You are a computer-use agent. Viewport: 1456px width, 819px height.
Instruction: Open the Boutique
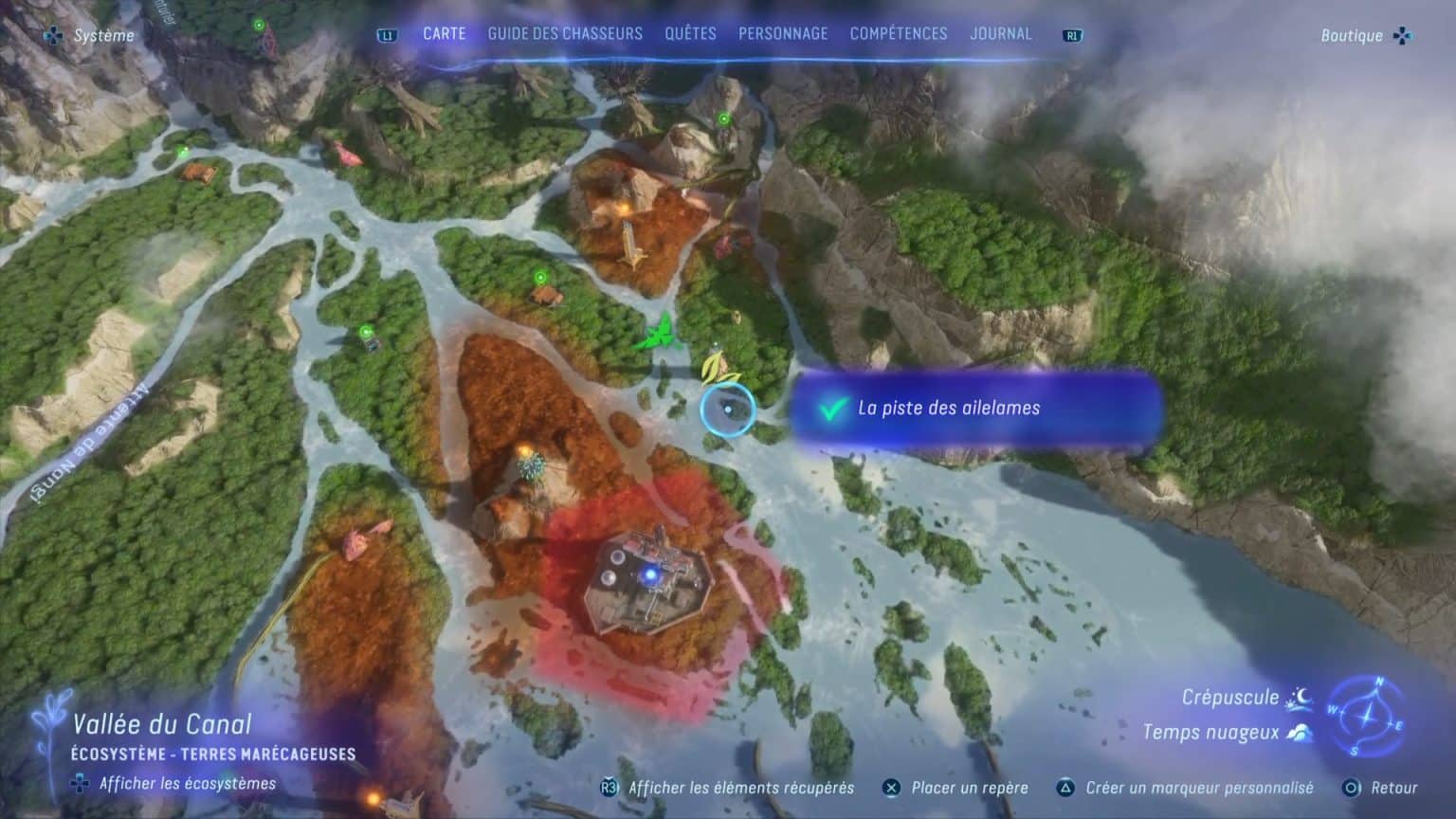[x=1352, y=36]
